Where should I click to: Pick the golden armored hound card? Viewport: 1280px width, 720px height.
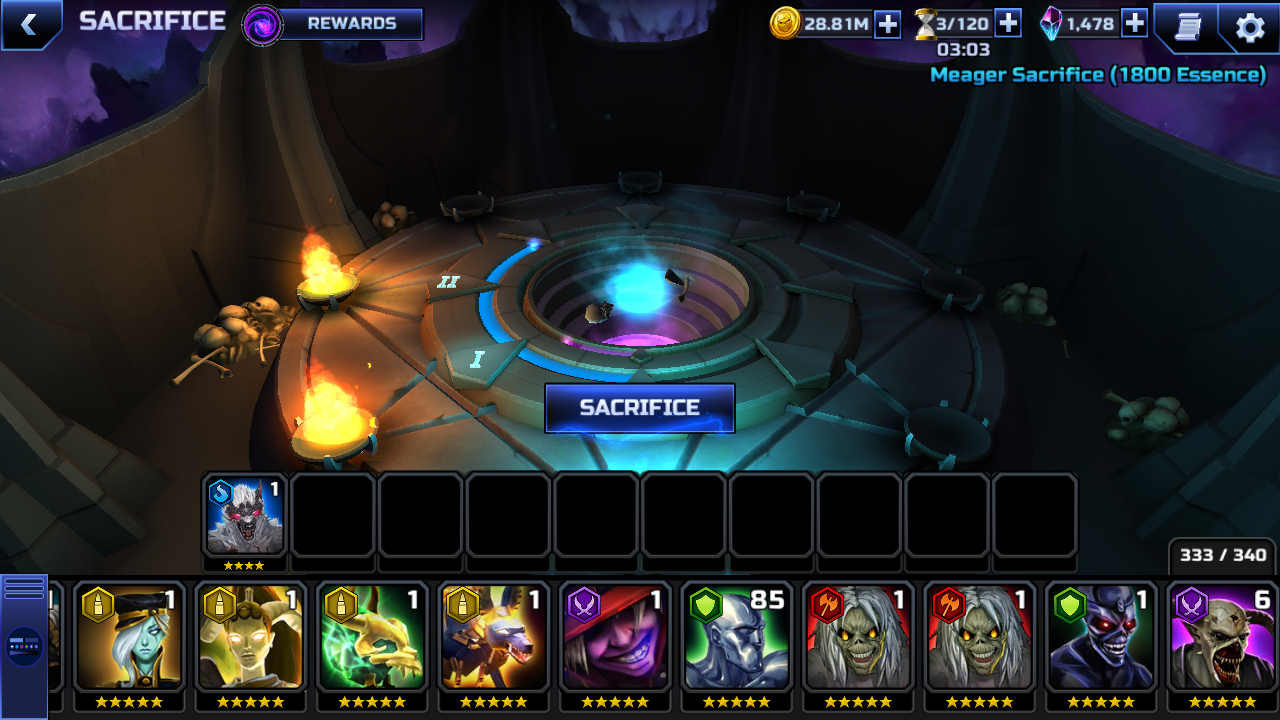(493, 638)
